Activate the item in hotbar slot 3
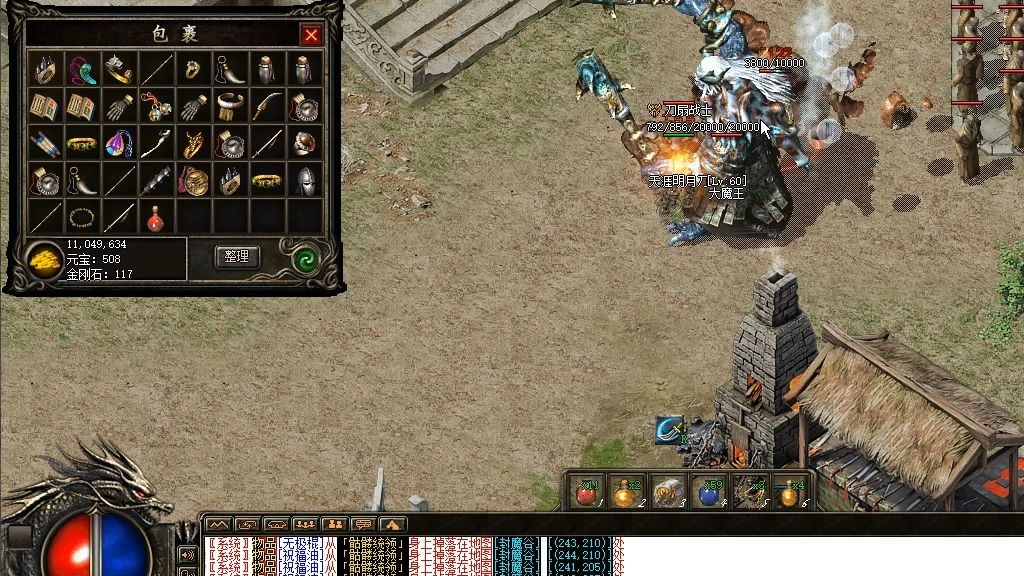The height and width of the screenshot is (576, 1024). (x=667, y=492)
